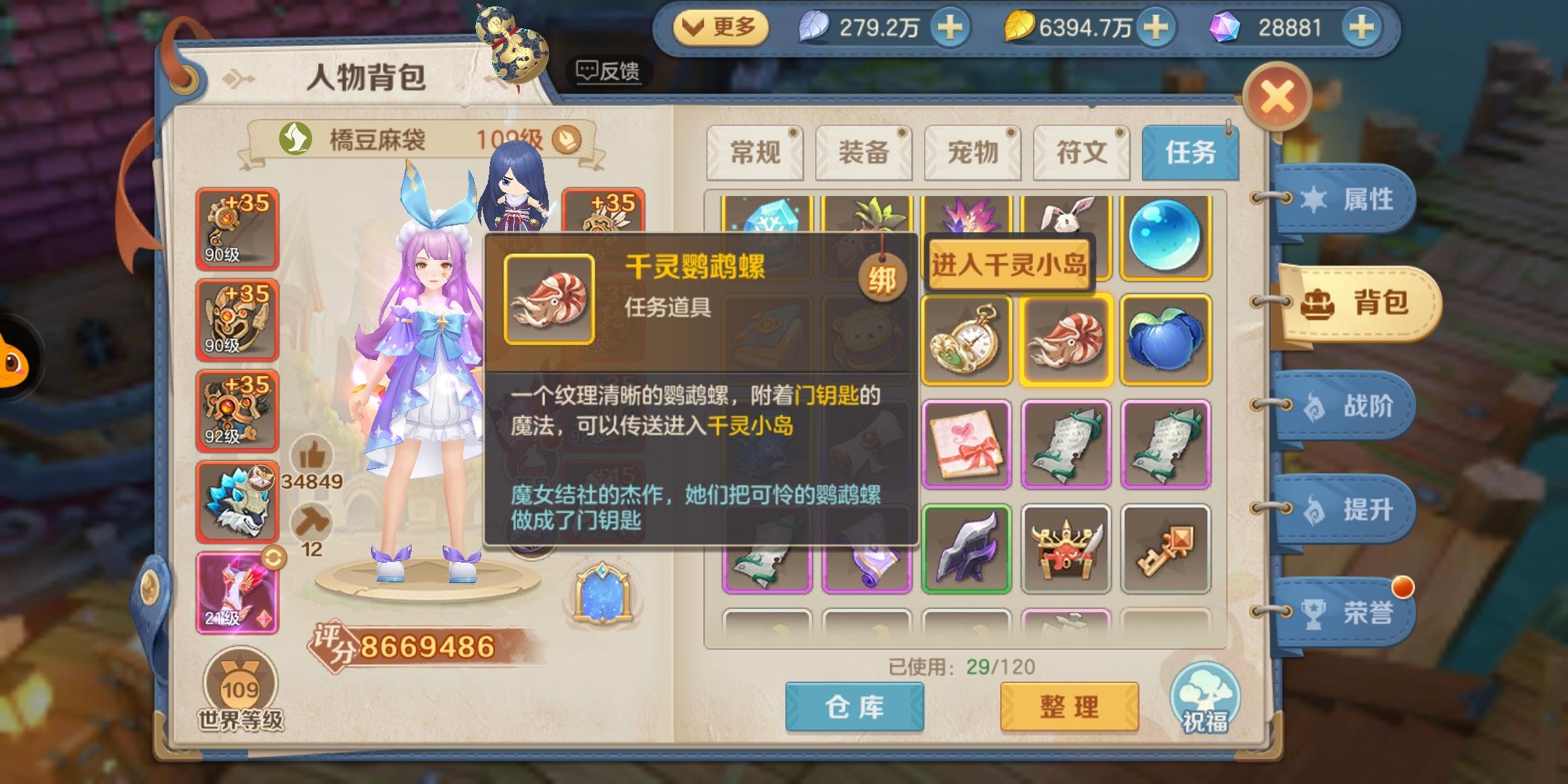Click the wolf mount equipment slot

point(237,501)
